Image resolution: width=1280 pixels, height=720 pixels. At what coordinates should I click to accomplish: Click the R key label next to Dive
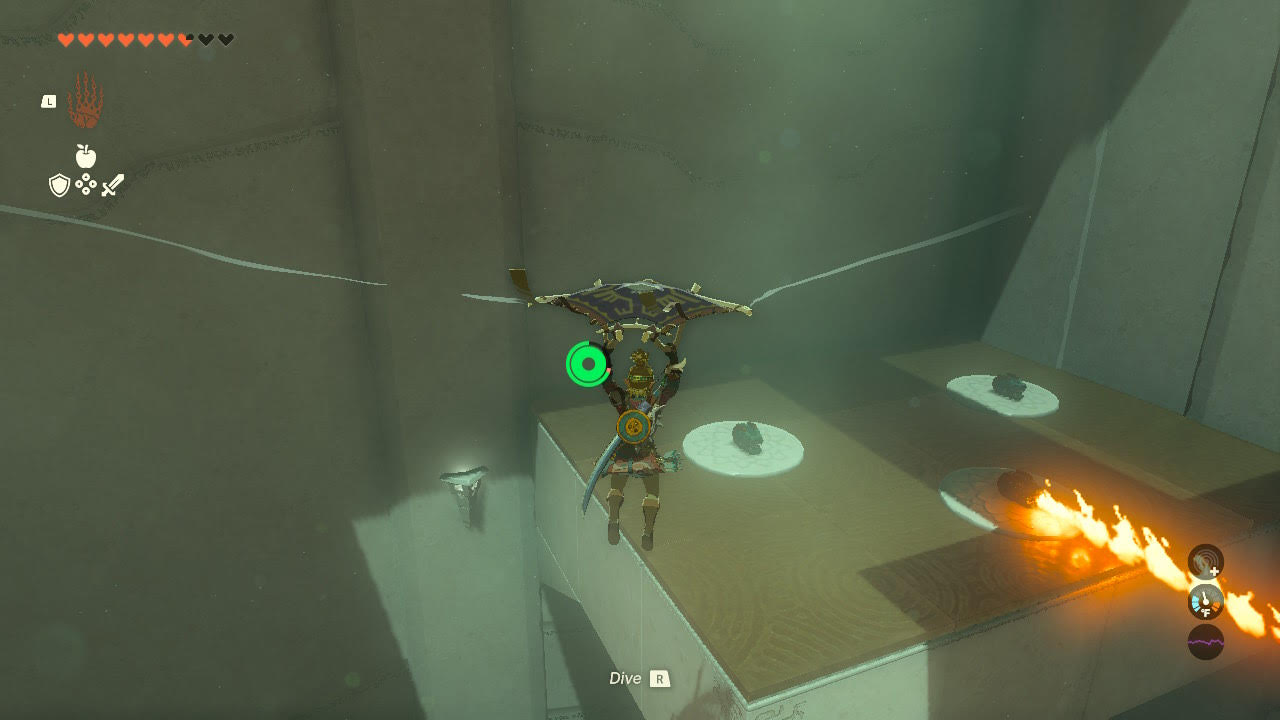click(x=662, y=678)
